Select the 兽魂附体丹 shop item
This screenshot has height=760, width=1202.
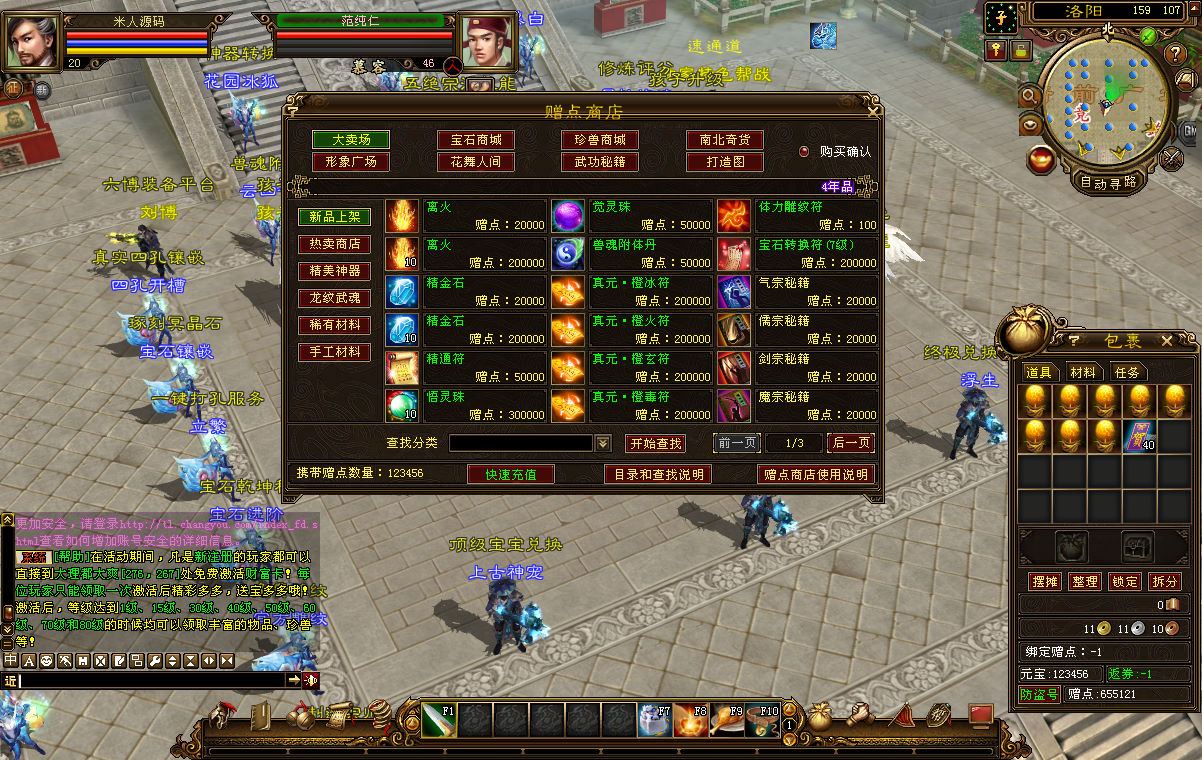point(632,253)
